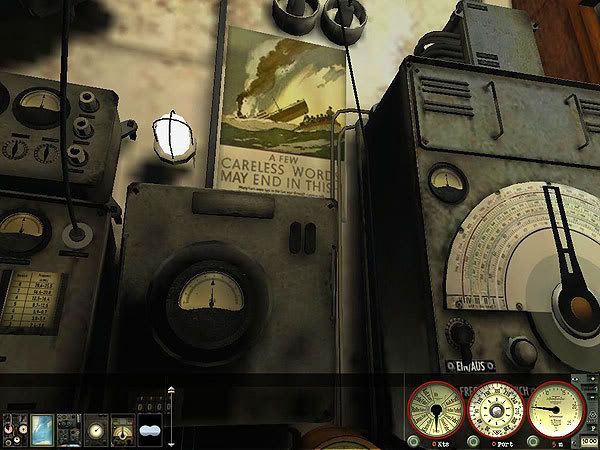The width and height of the screenshot is (600, 450).
Task: Click the compass heading dial
Action: [x=496, y=409]
